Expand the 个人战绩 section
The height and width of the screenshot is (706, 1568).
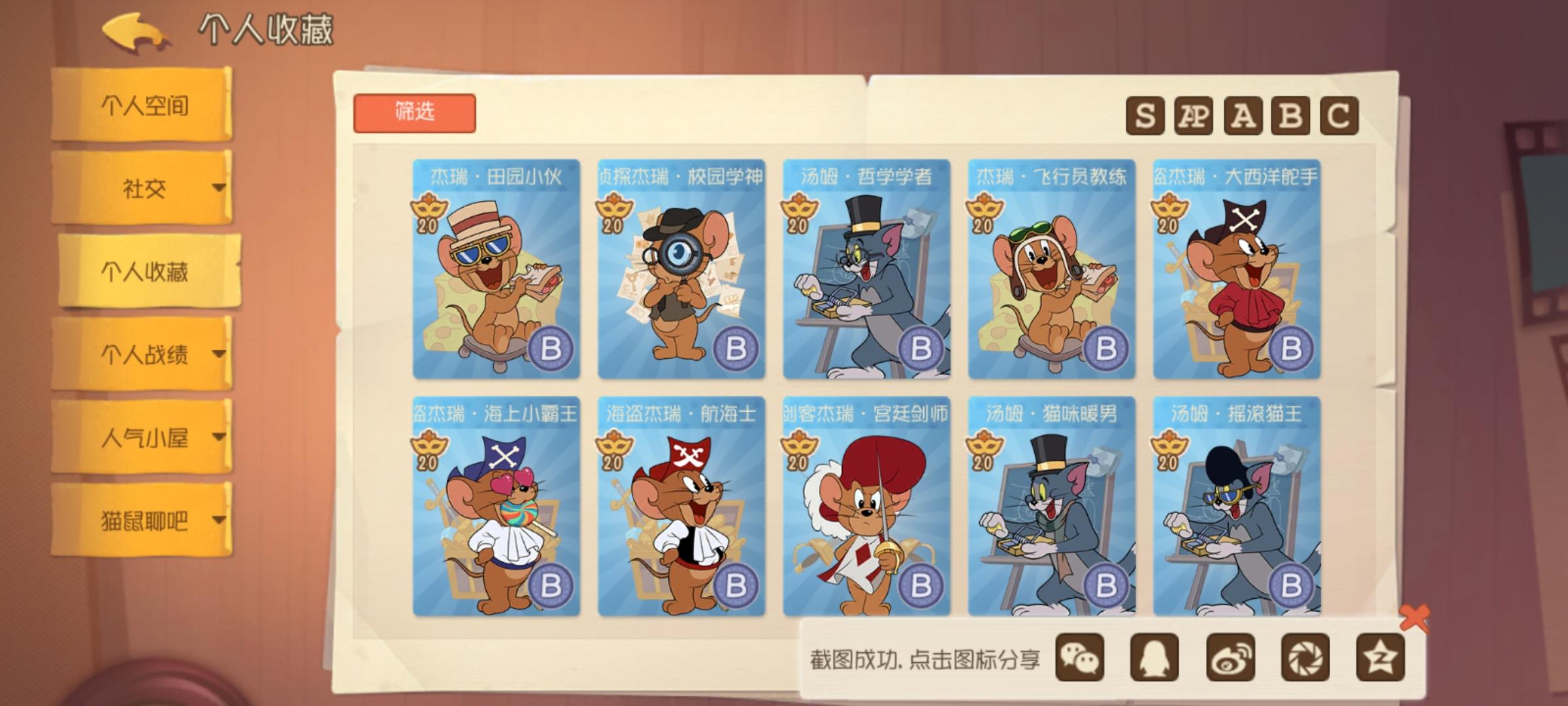point(145,353)
